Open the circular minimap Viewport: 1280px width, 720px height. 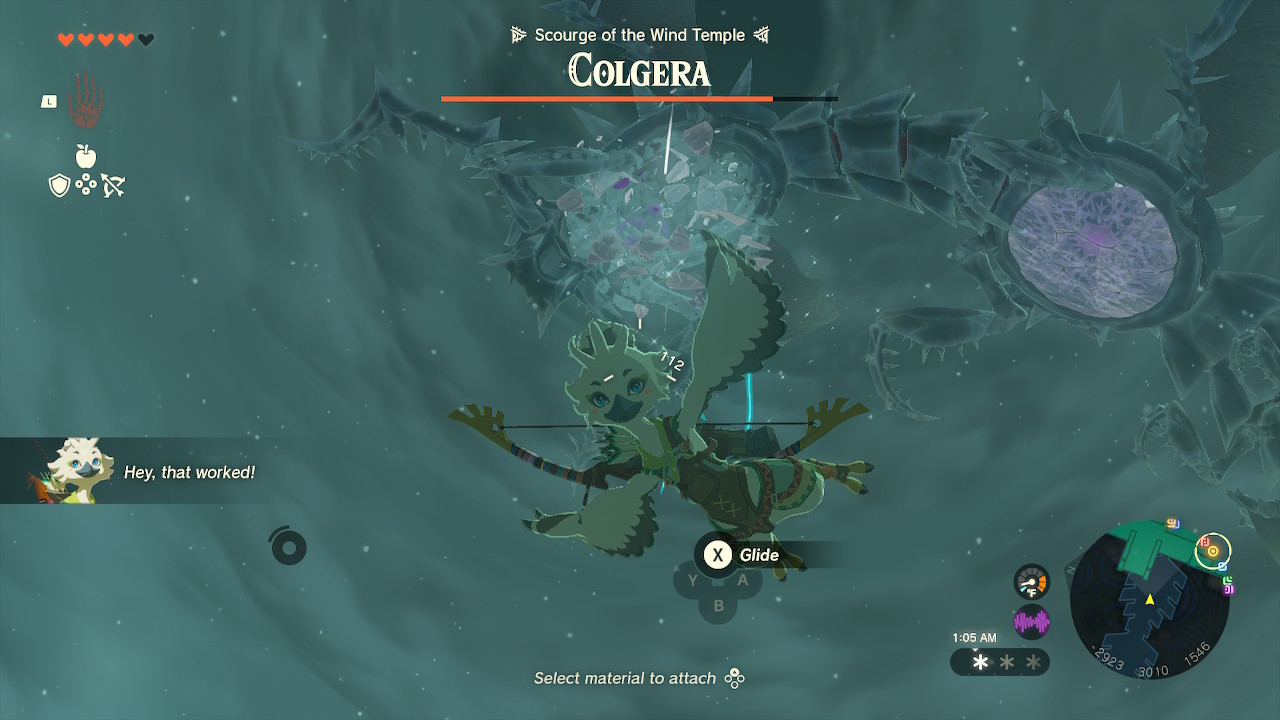tap(1149, 601)
